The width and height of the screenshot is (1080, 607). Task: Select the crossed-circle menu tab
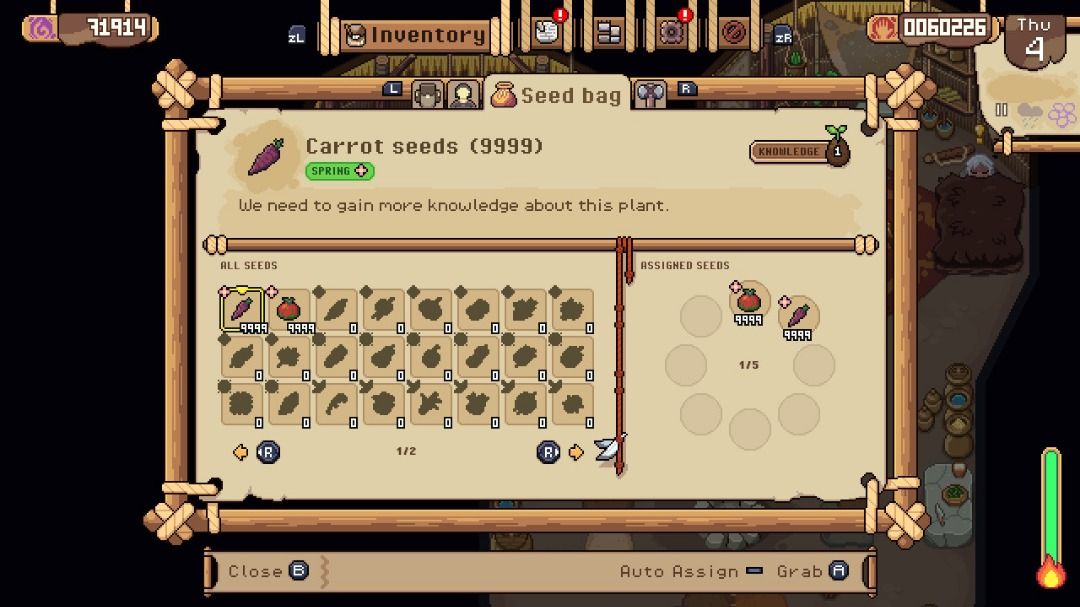pyautogui.click(x=734, y=33)
